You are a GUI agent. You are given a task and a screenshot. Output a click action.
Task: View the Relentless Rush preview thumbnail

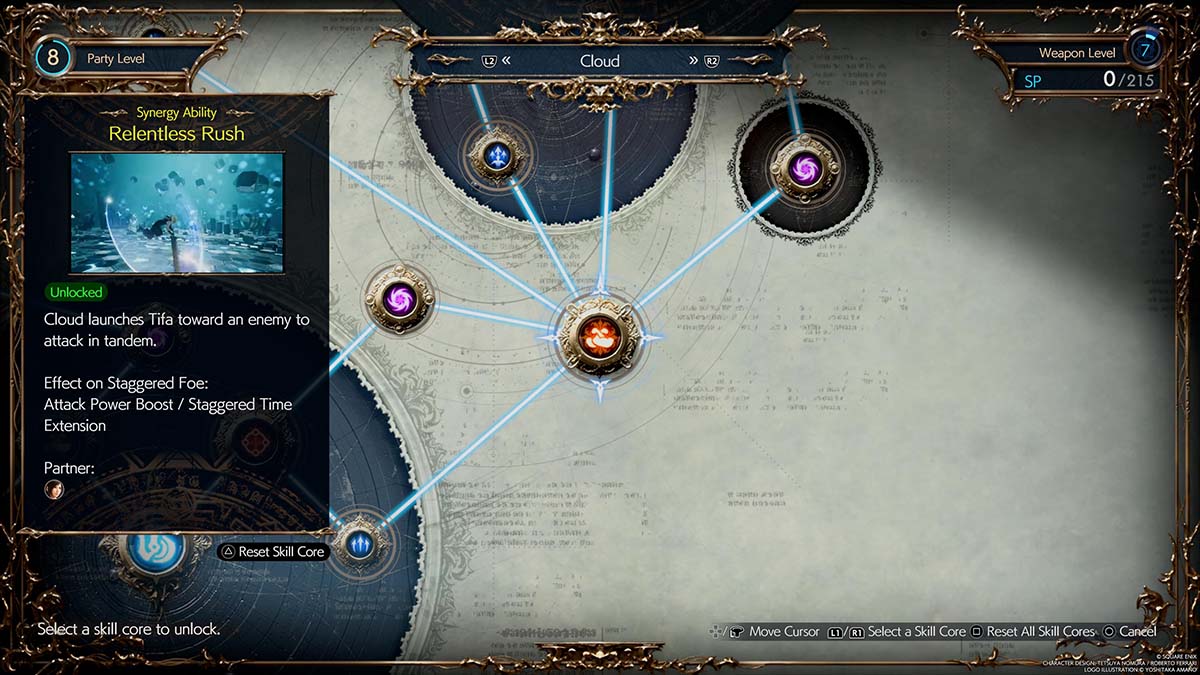(x=176, y=213)
